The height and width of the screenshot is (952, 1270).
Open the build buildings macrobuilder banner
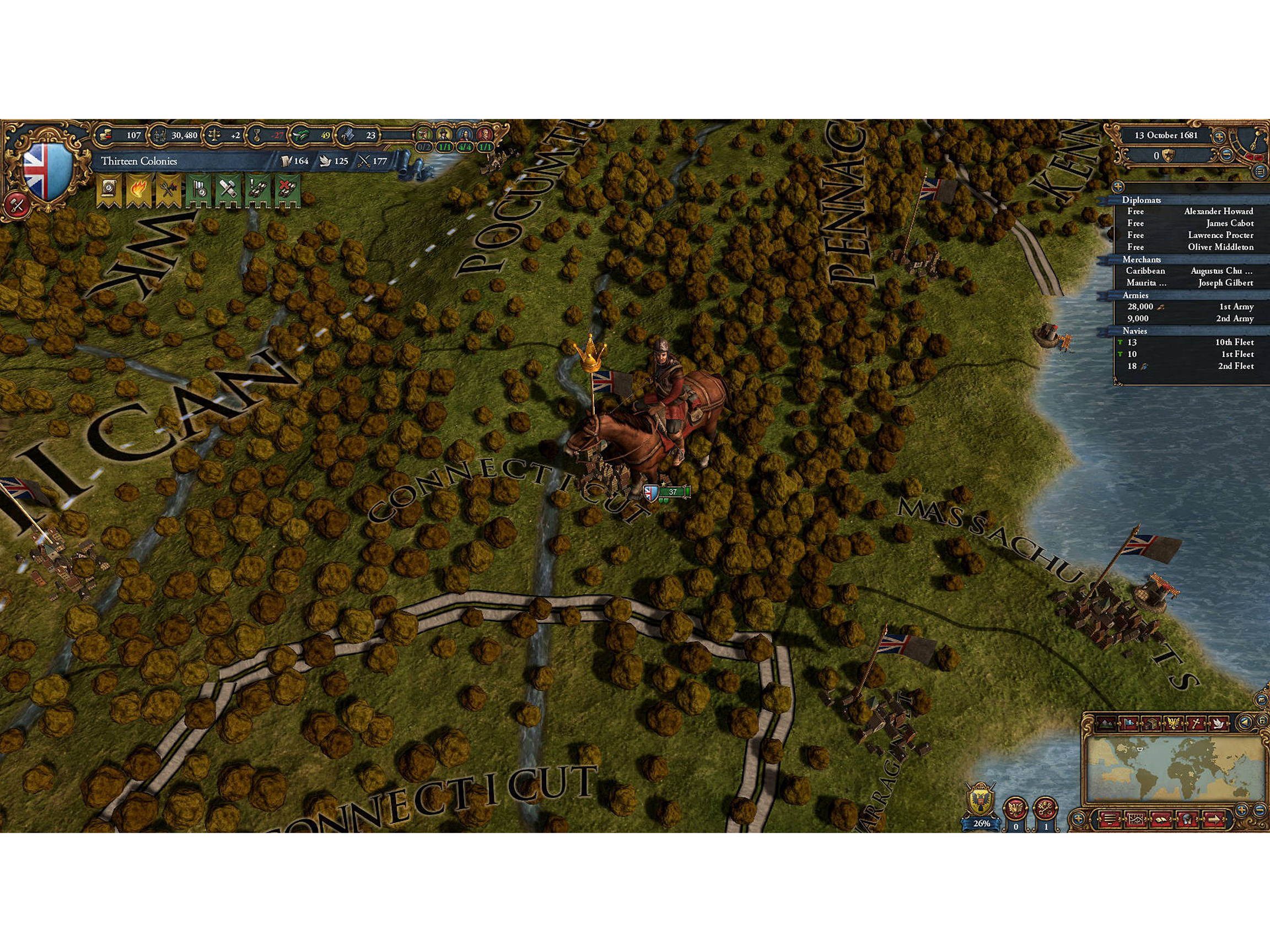point(229,188)
